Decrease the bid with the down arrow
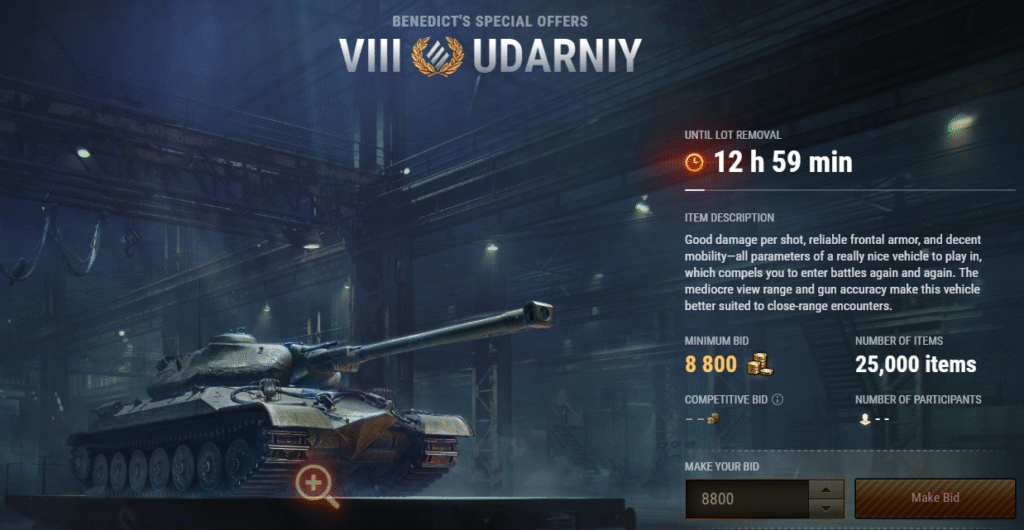The height and width of the screenshot is (530, 1024). click(x=826, y=507)
